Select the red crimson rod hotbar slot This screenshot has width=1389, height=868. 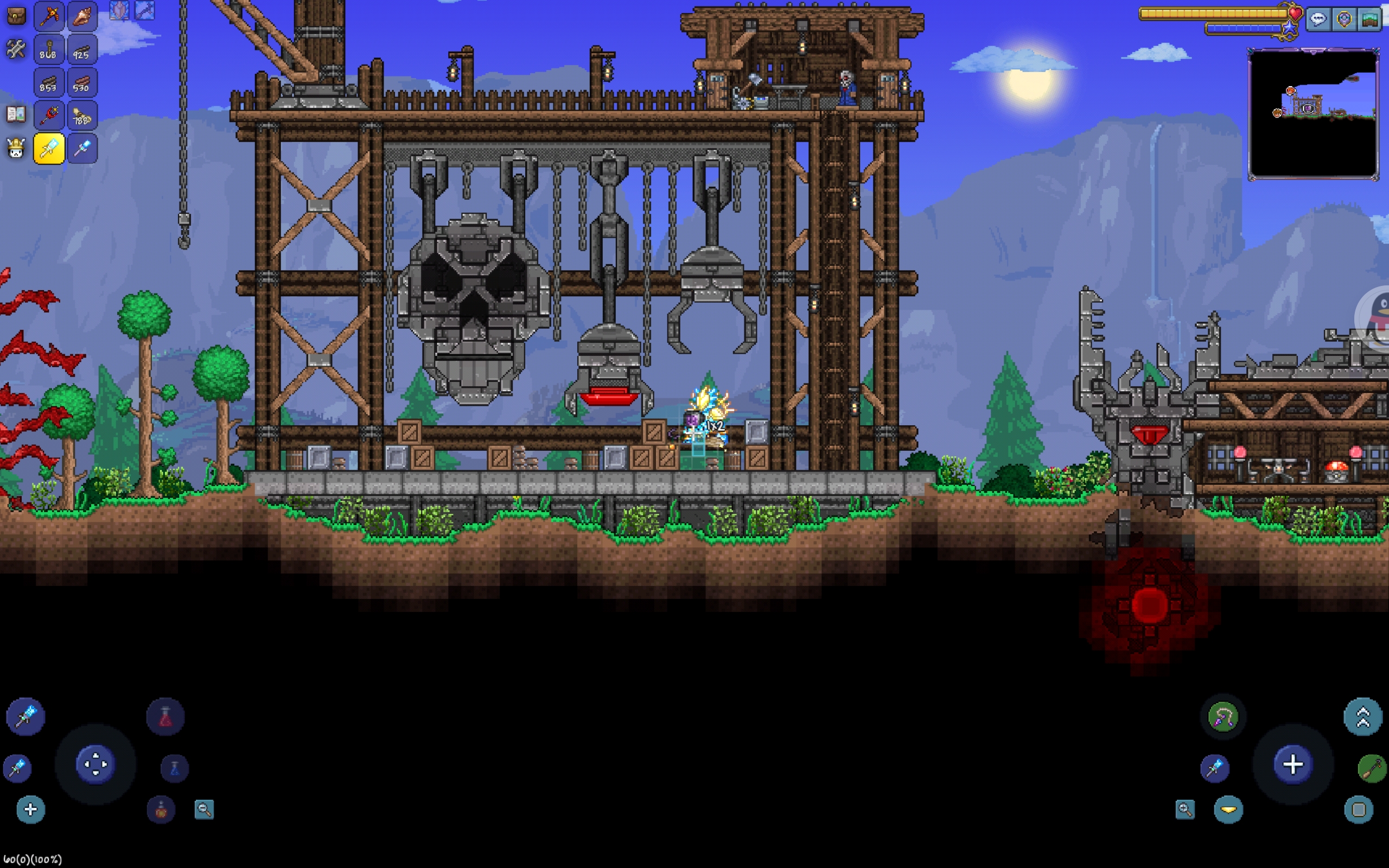click(x=49, y=116)
